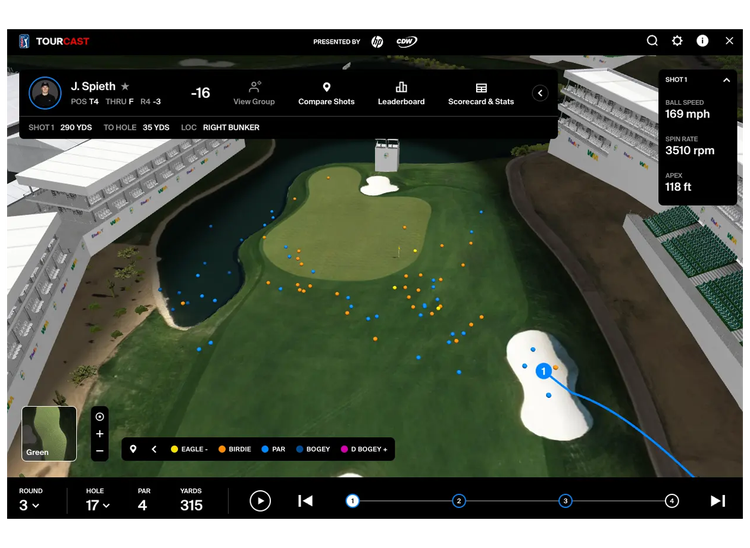Viewport: 750px width, 548px height.
Task: Play the shot animation
Action: coord(260,501)
